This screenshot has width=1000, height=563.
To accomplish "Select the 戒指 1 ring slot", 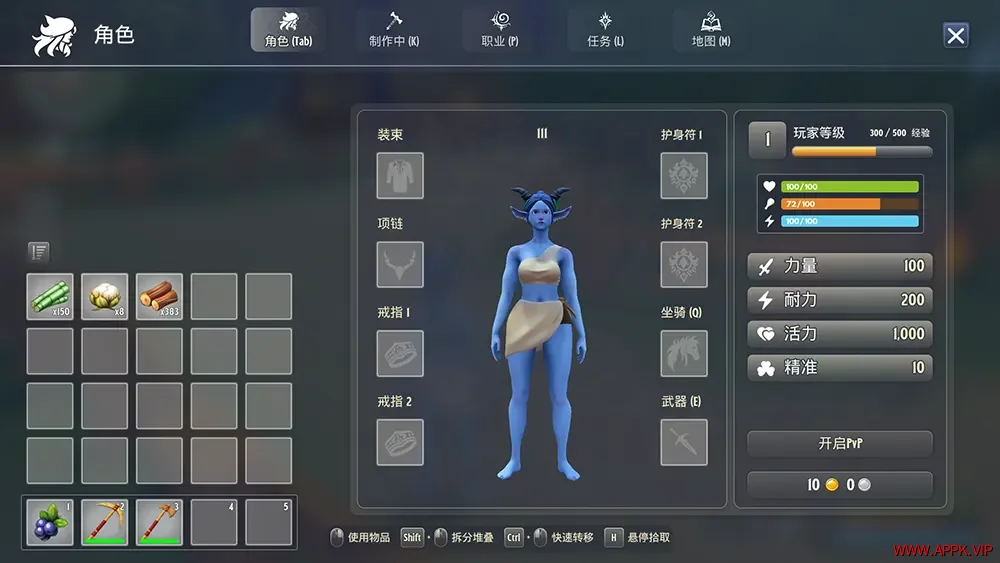I will [400, 354].
